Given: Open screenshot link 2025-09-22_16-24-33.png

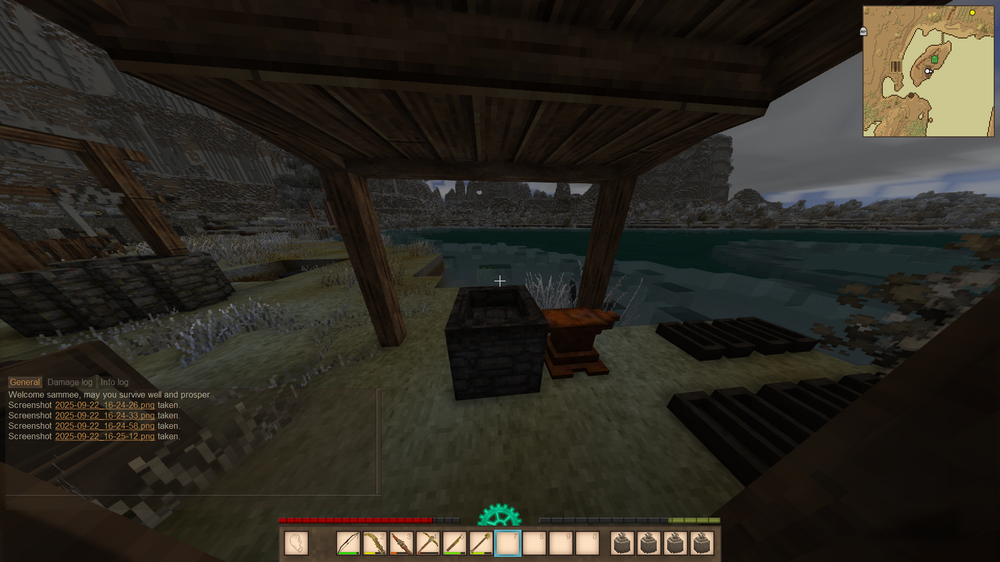Looking at the screenshot, I should (105, 415).
